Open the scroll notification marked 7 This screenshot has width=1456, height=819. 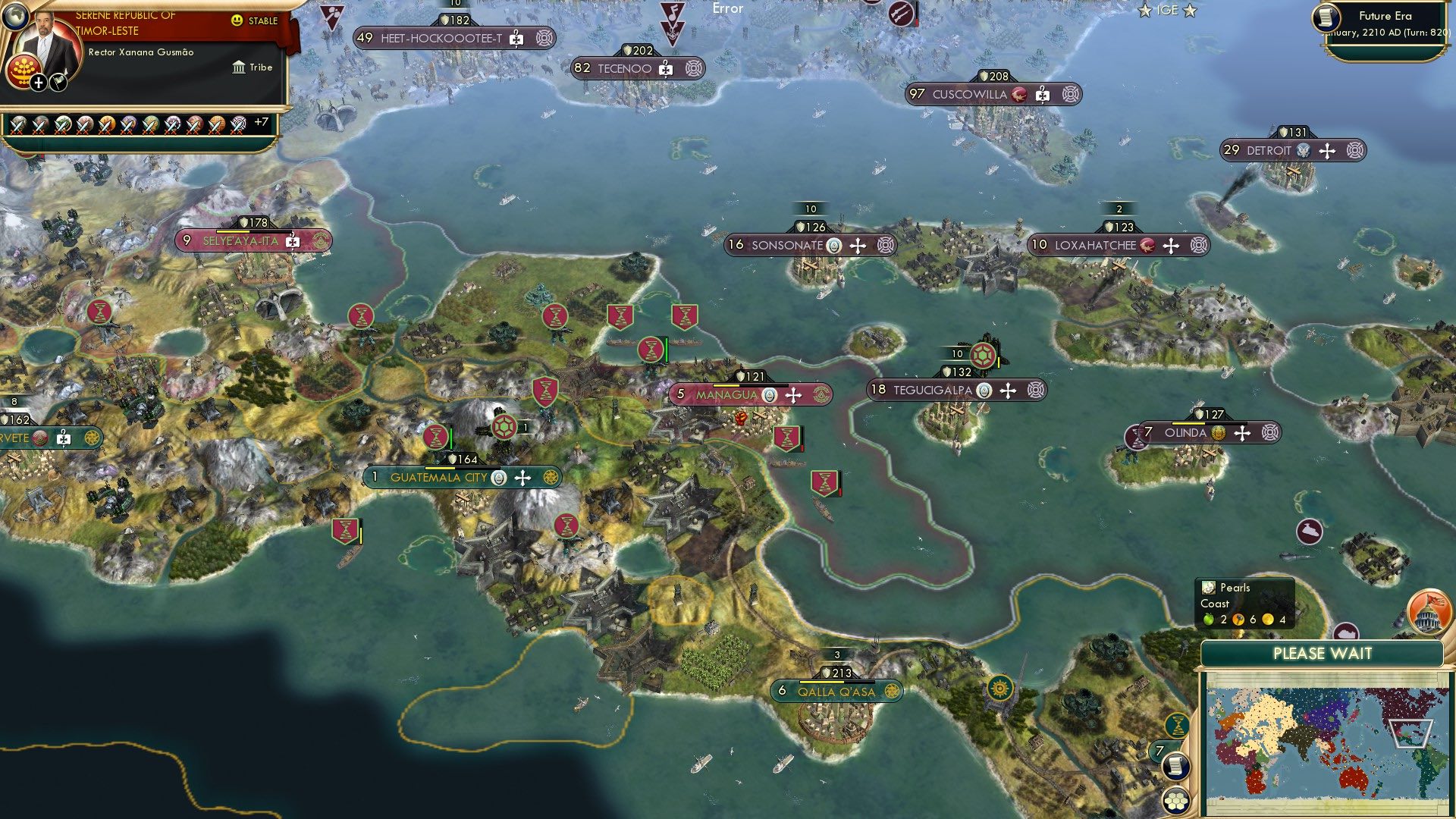click(1175, 767)
